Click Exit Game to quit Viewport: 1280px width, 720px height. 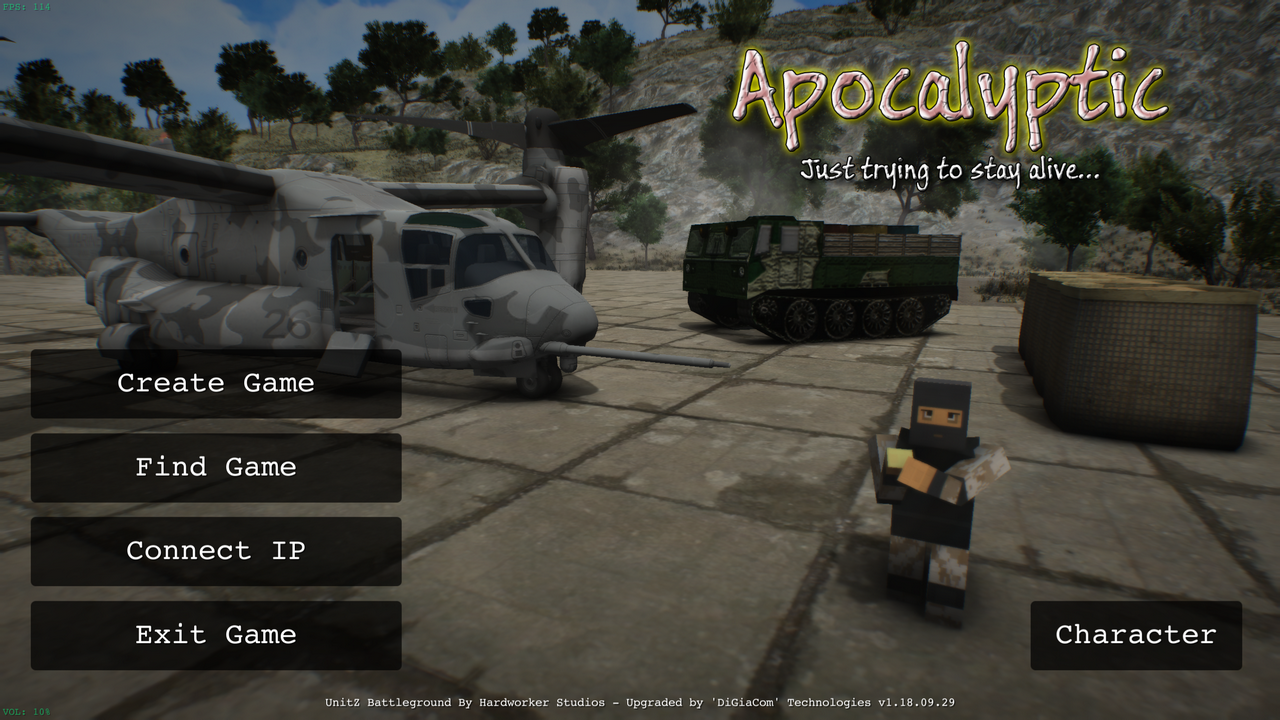click(x=216, y=635)
